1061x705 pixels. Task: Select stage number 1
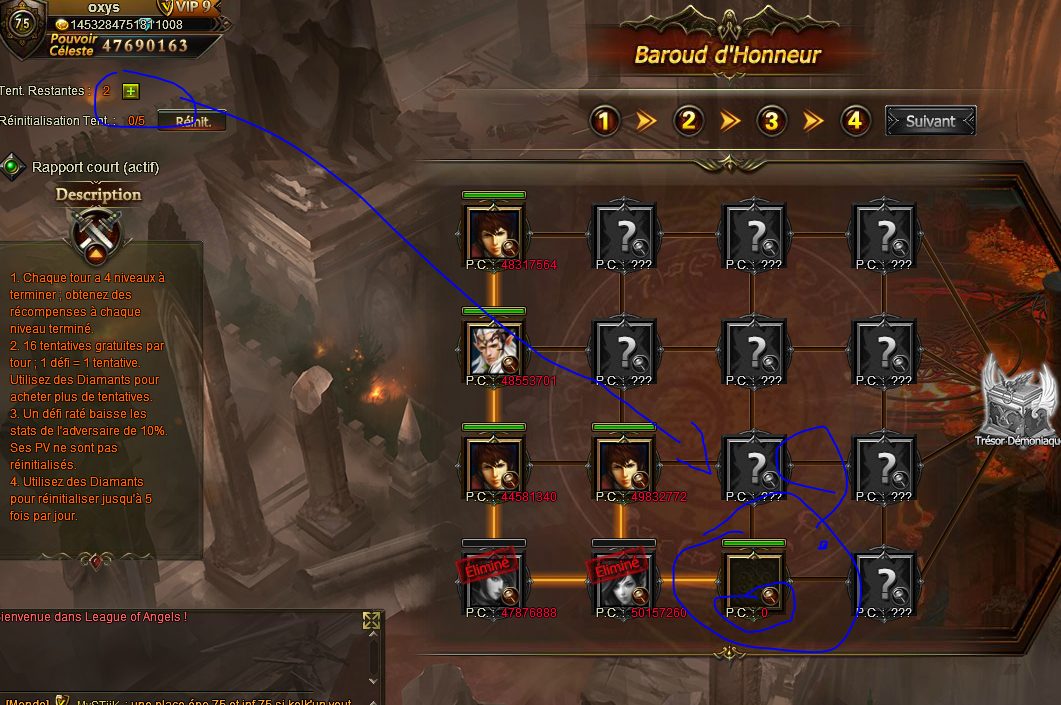(x=604, y=121)
